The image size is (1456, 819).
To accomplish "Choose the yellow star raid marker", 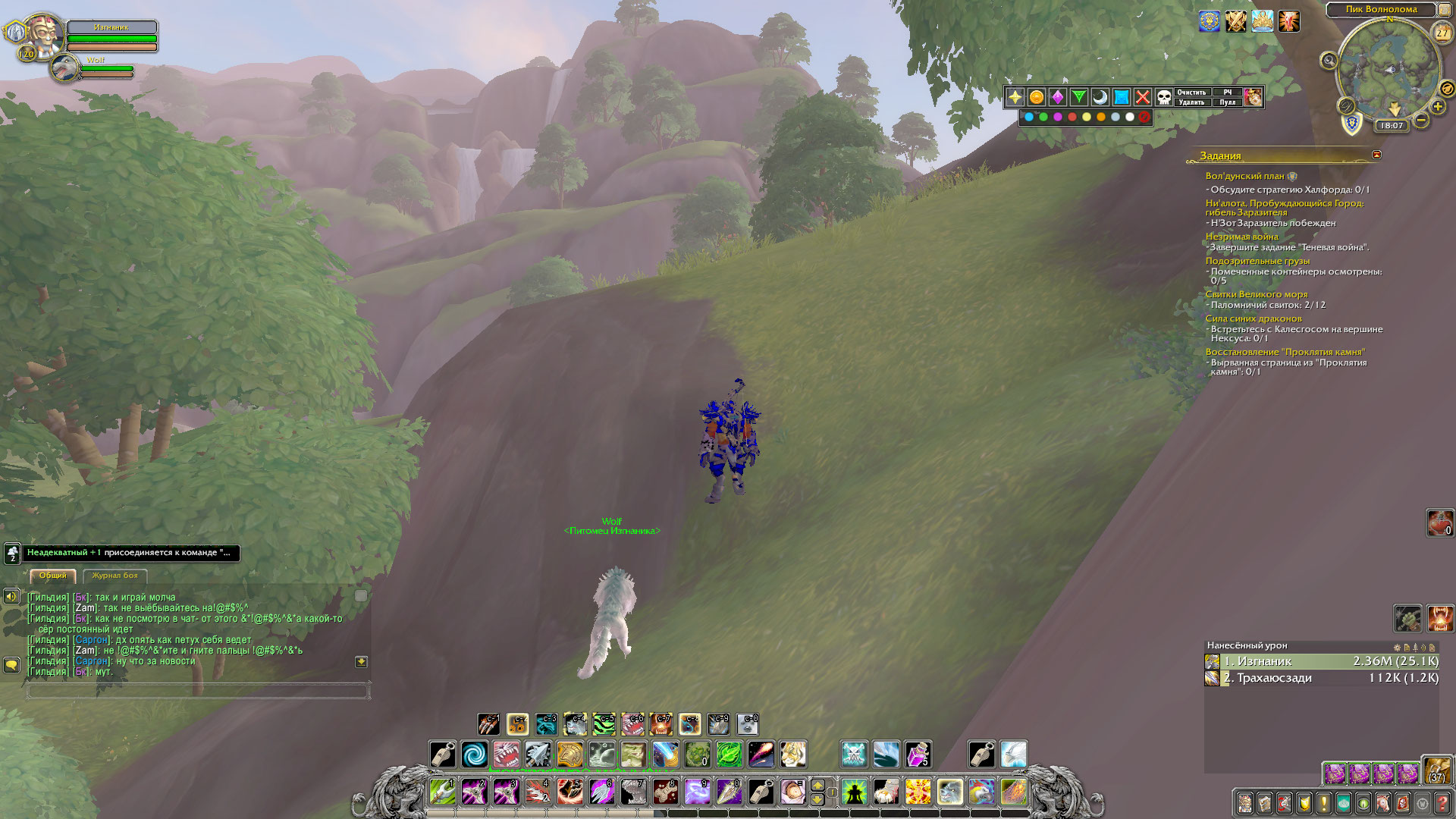I will coord(1015,97).
